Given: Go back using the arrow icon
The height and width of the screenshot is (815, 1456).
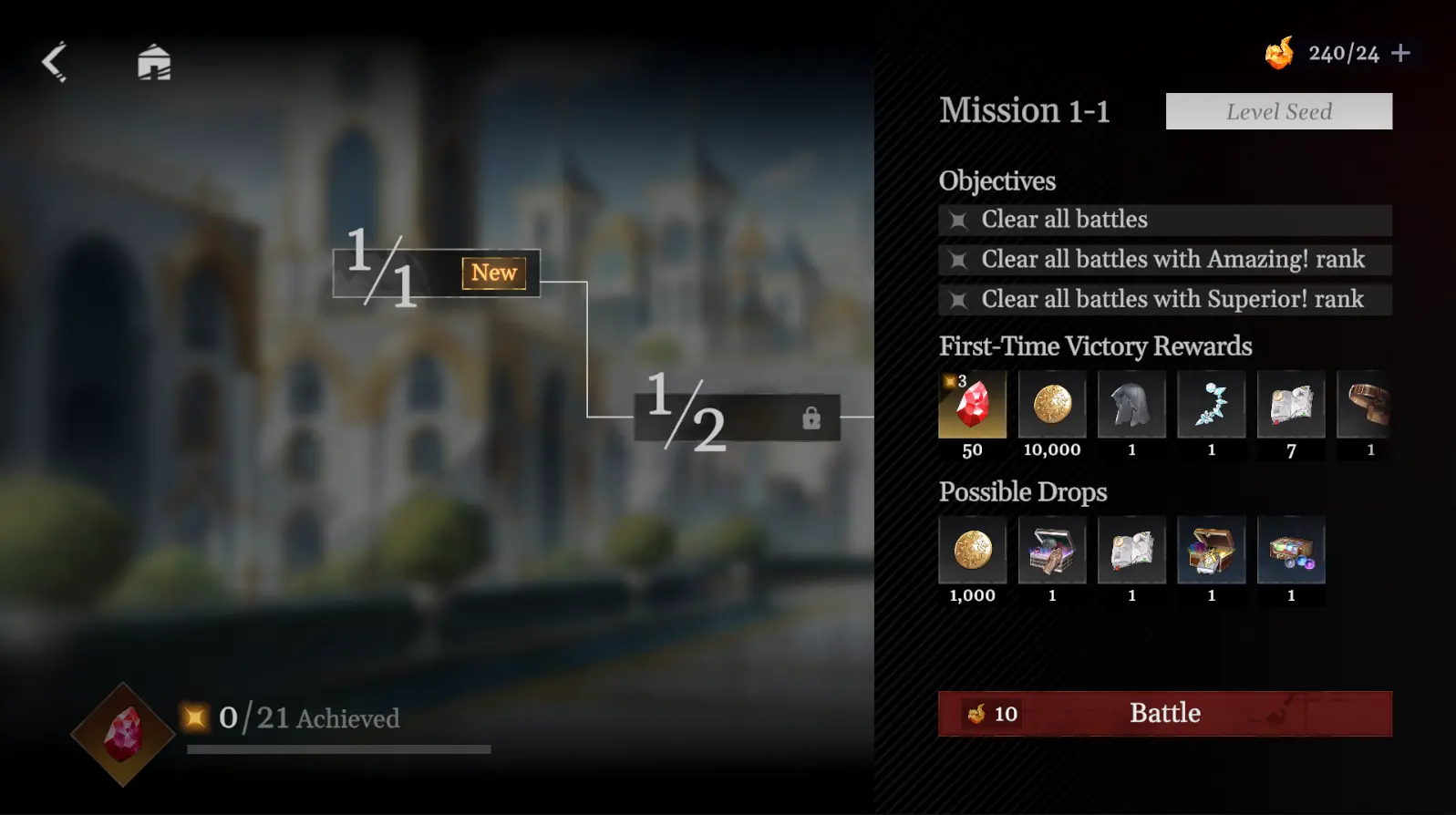Looking at the screenshot, I should (54, 60).
